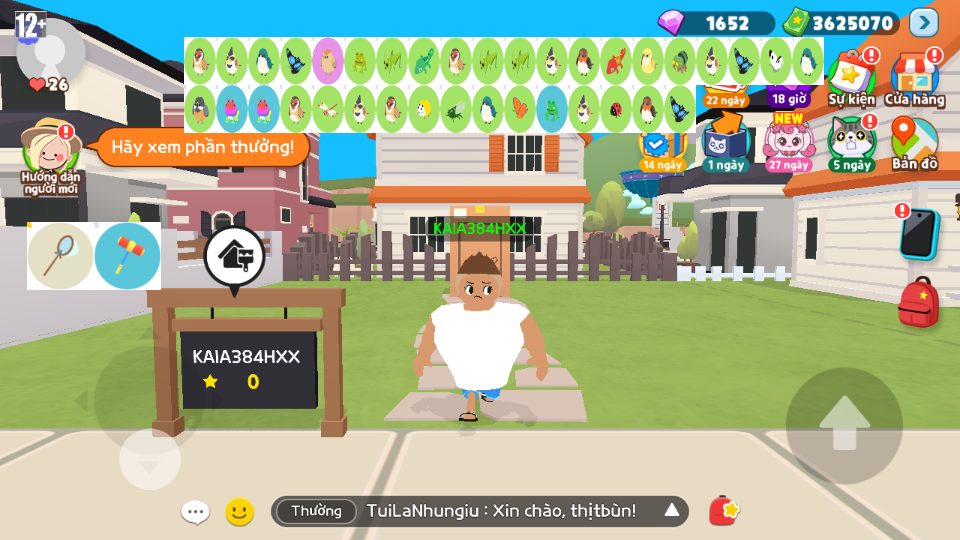Select the butterfly net tool
Viewport: 960px width, 540px height.
[61, 256]
